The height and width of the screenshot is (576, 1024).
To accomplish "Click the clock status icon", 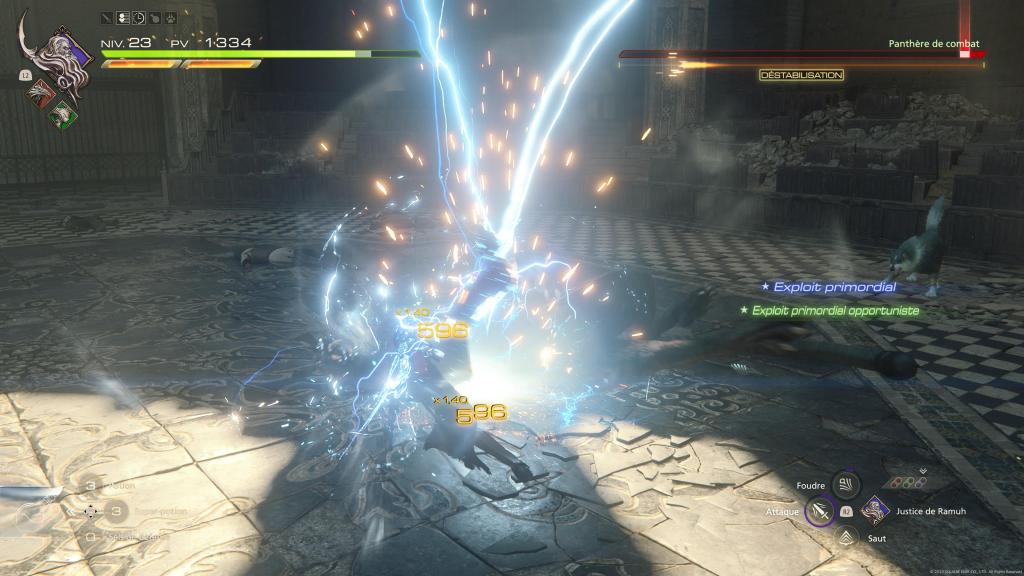I will 139,18.
